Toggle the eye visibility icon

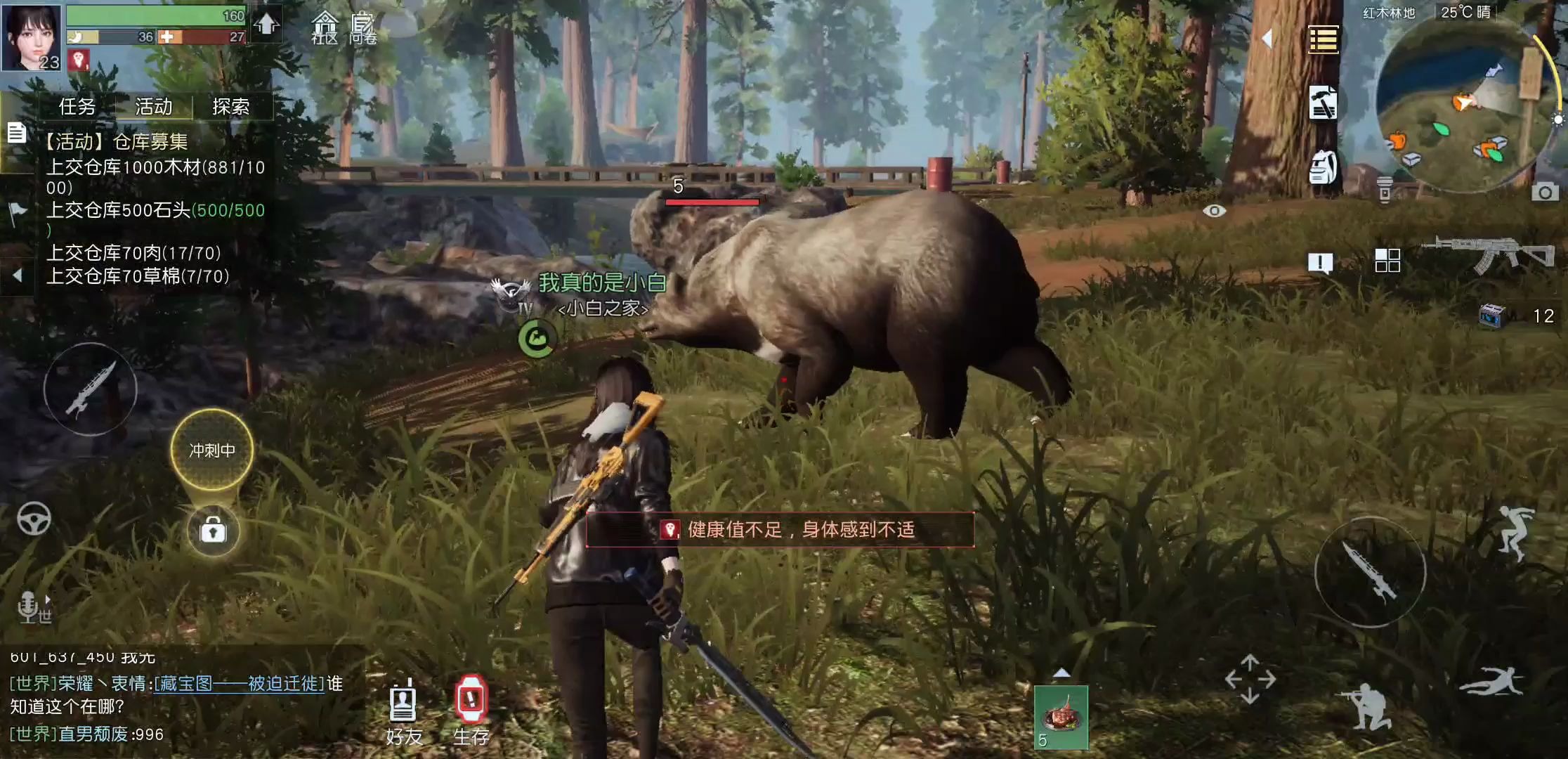[1214, 211]
